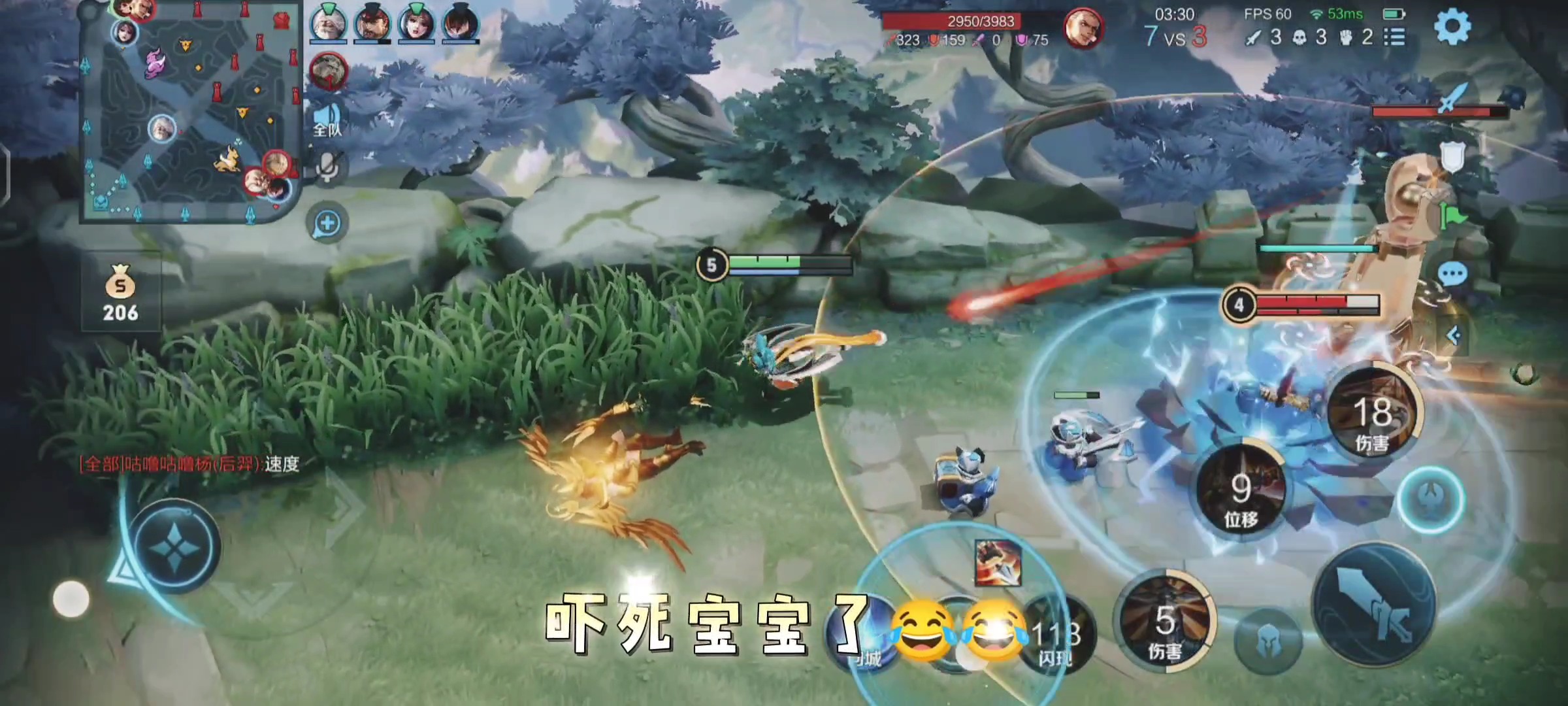This screenshot has width=1568, height=706.
Task: Collapse the signal panel arrow
Action: point(1453,336)
